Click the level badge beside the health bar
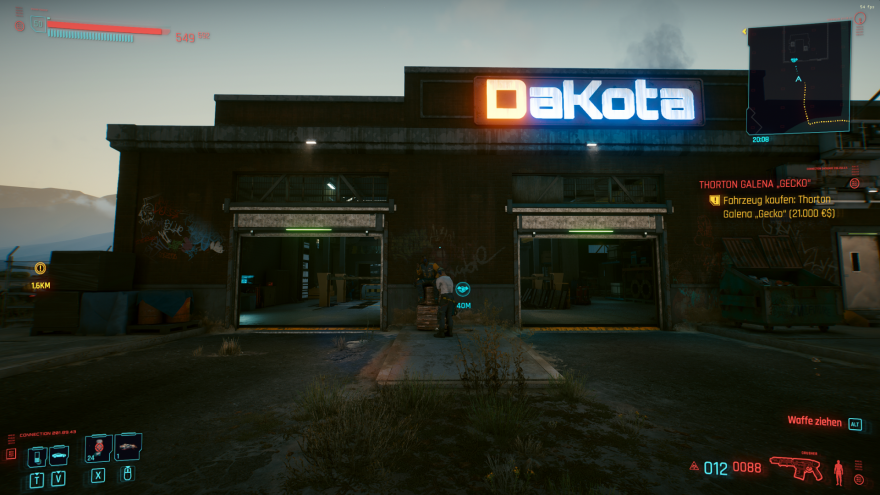Viewport: 880px width, 495px height. [38, 23]
